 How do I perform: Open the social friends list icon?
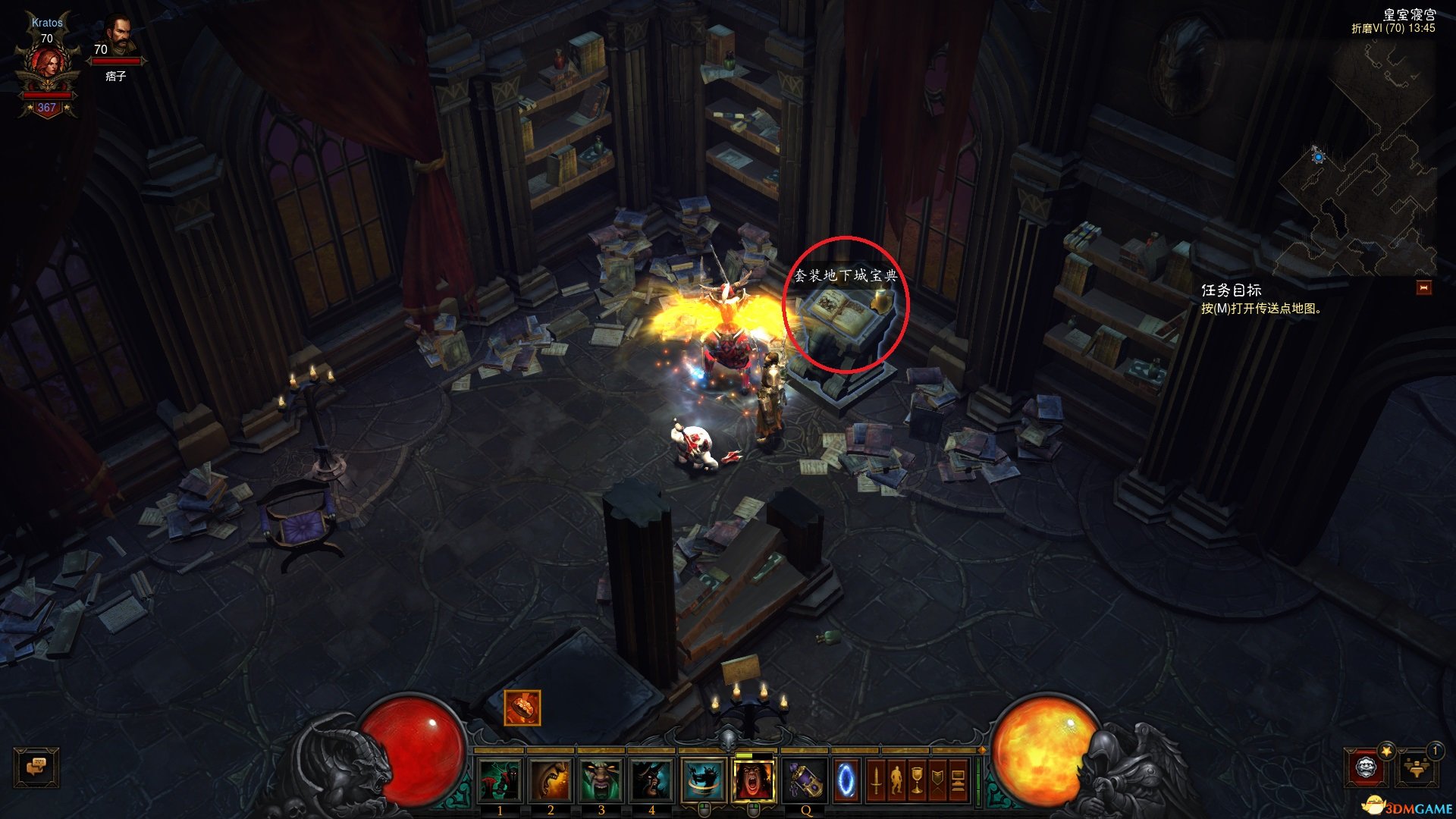(1417, 767)
